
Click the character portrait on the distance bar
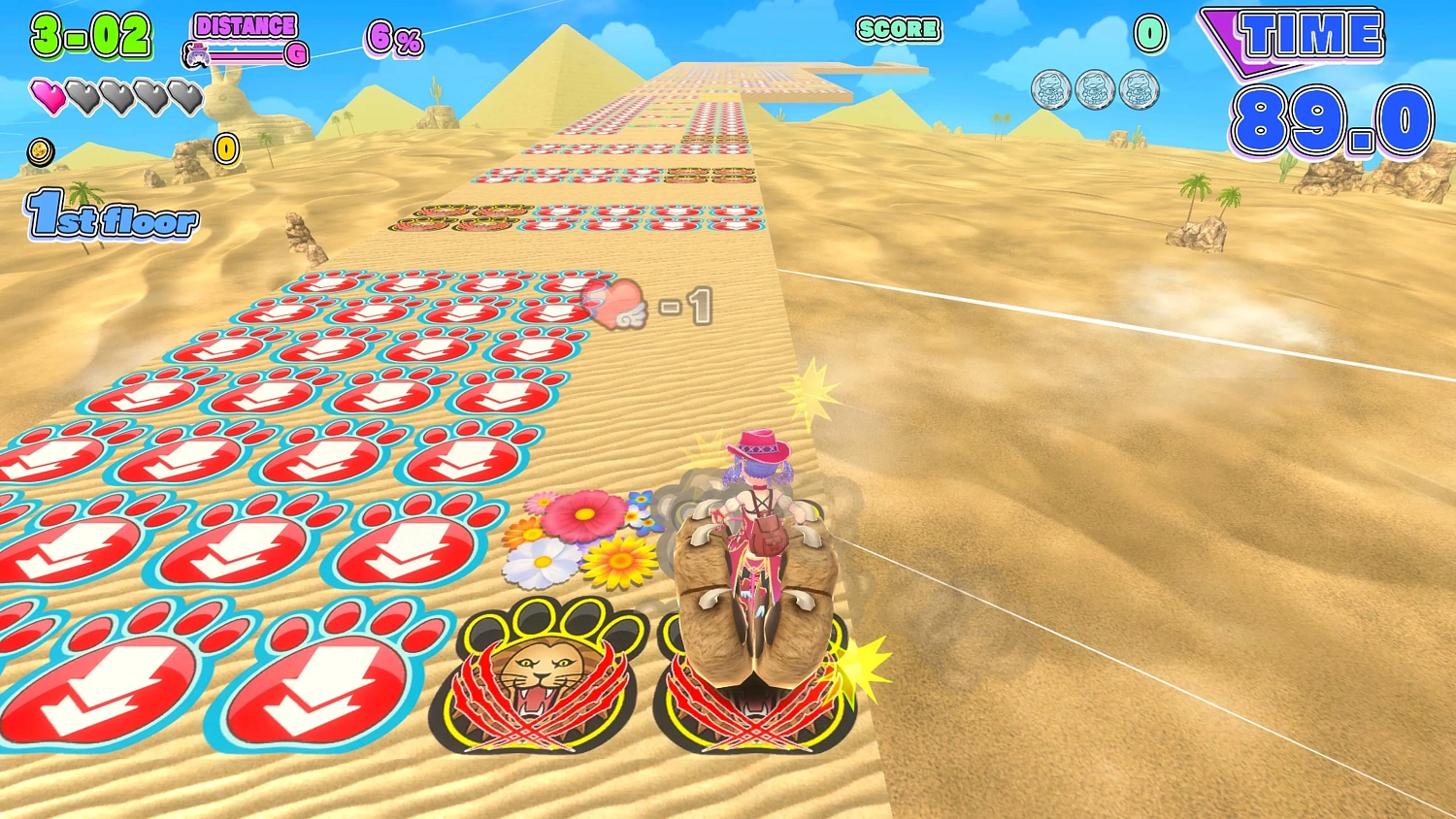(x=197, y=54)
